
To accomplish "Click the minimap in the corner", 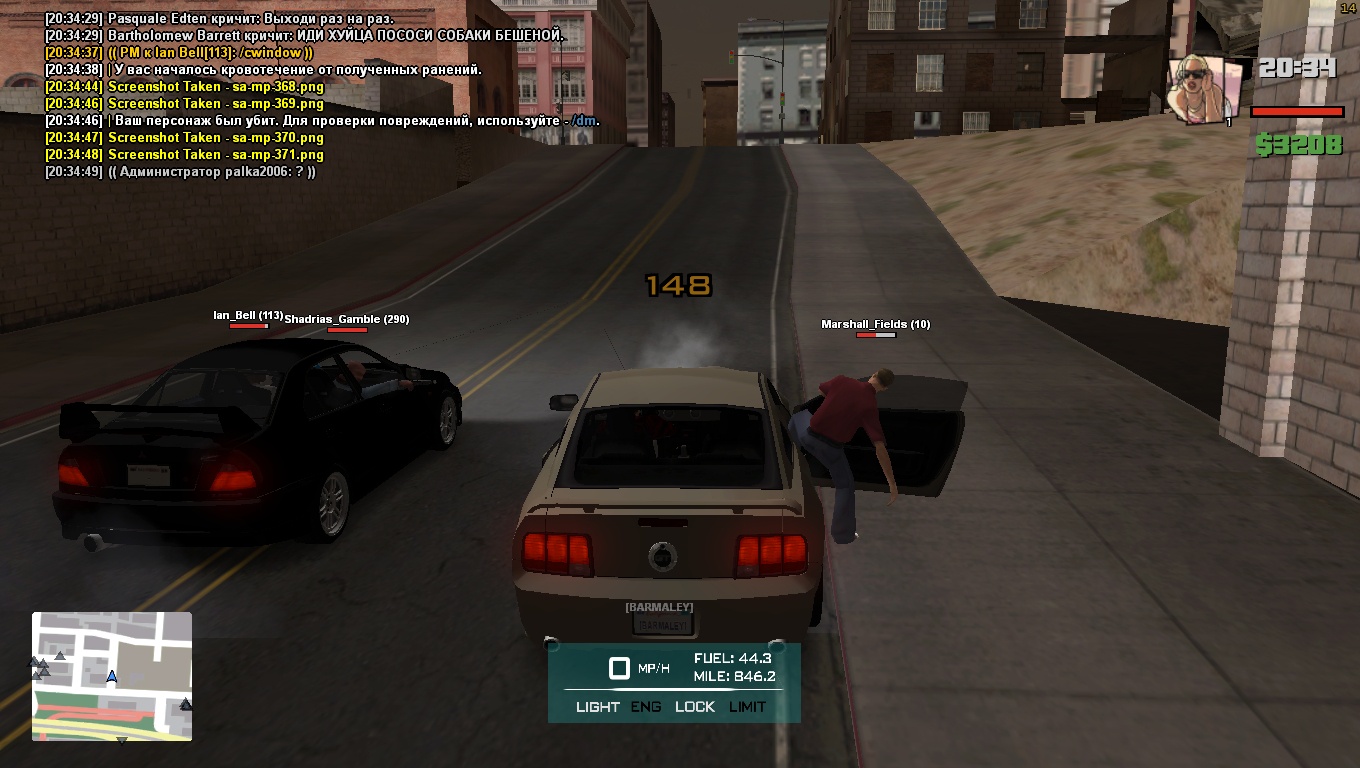I will pyautogui.click(x=112, y=676).
